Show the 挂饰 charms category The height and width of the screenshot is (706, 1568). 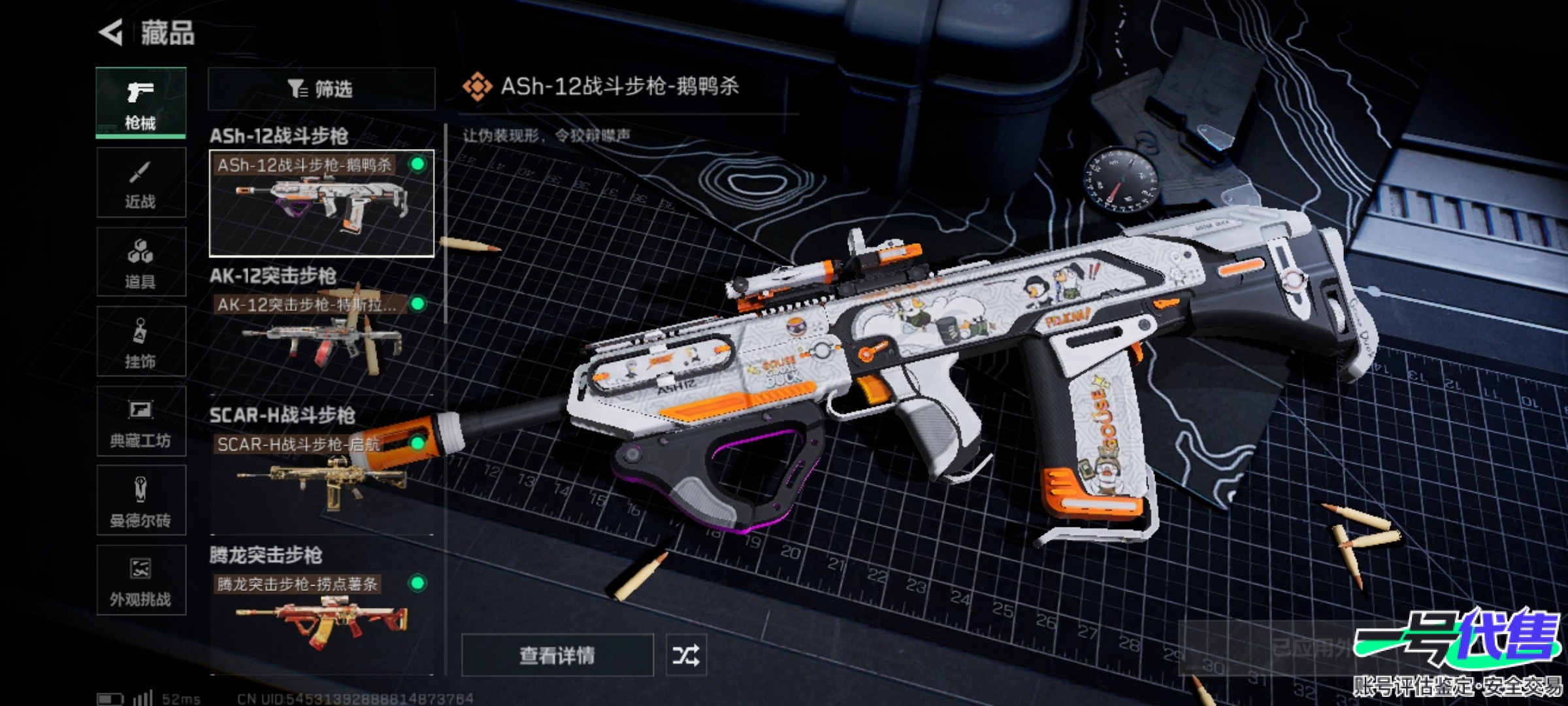(140, 342)
